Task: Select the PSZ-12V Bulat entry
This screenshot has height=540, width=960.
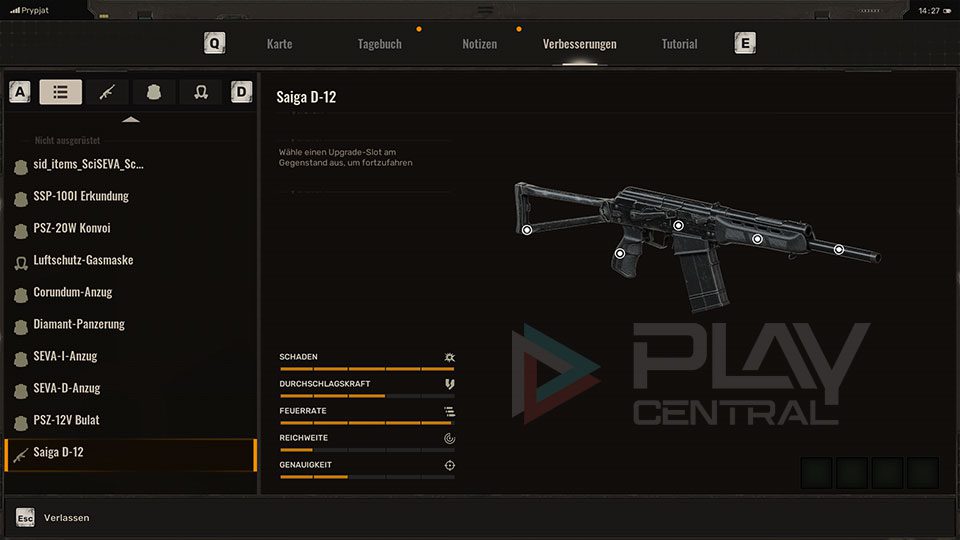Action: 66,420
